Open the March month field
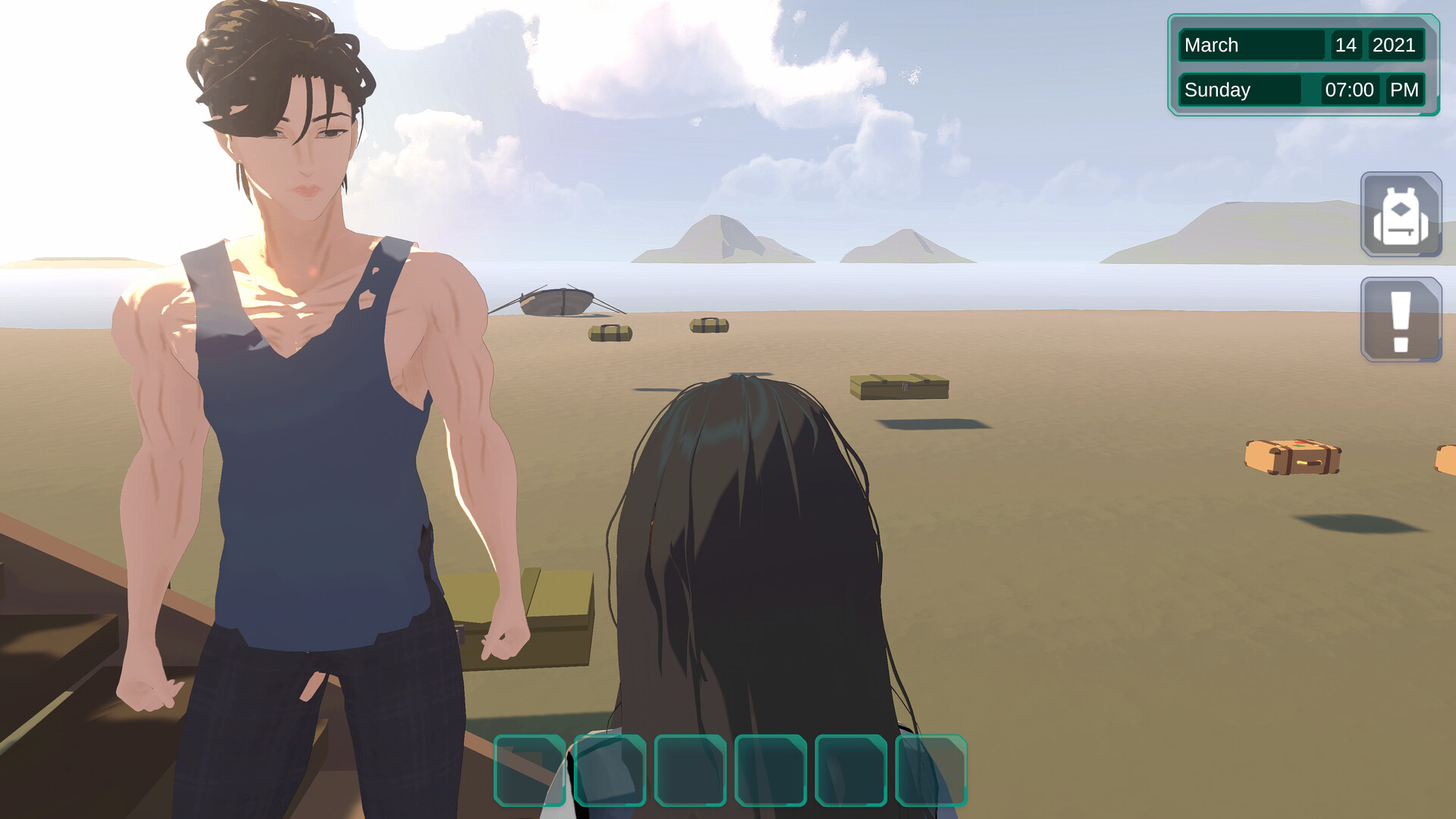Image resolution: width=1456 pixels, height=819 pixels. point(1251,45)
